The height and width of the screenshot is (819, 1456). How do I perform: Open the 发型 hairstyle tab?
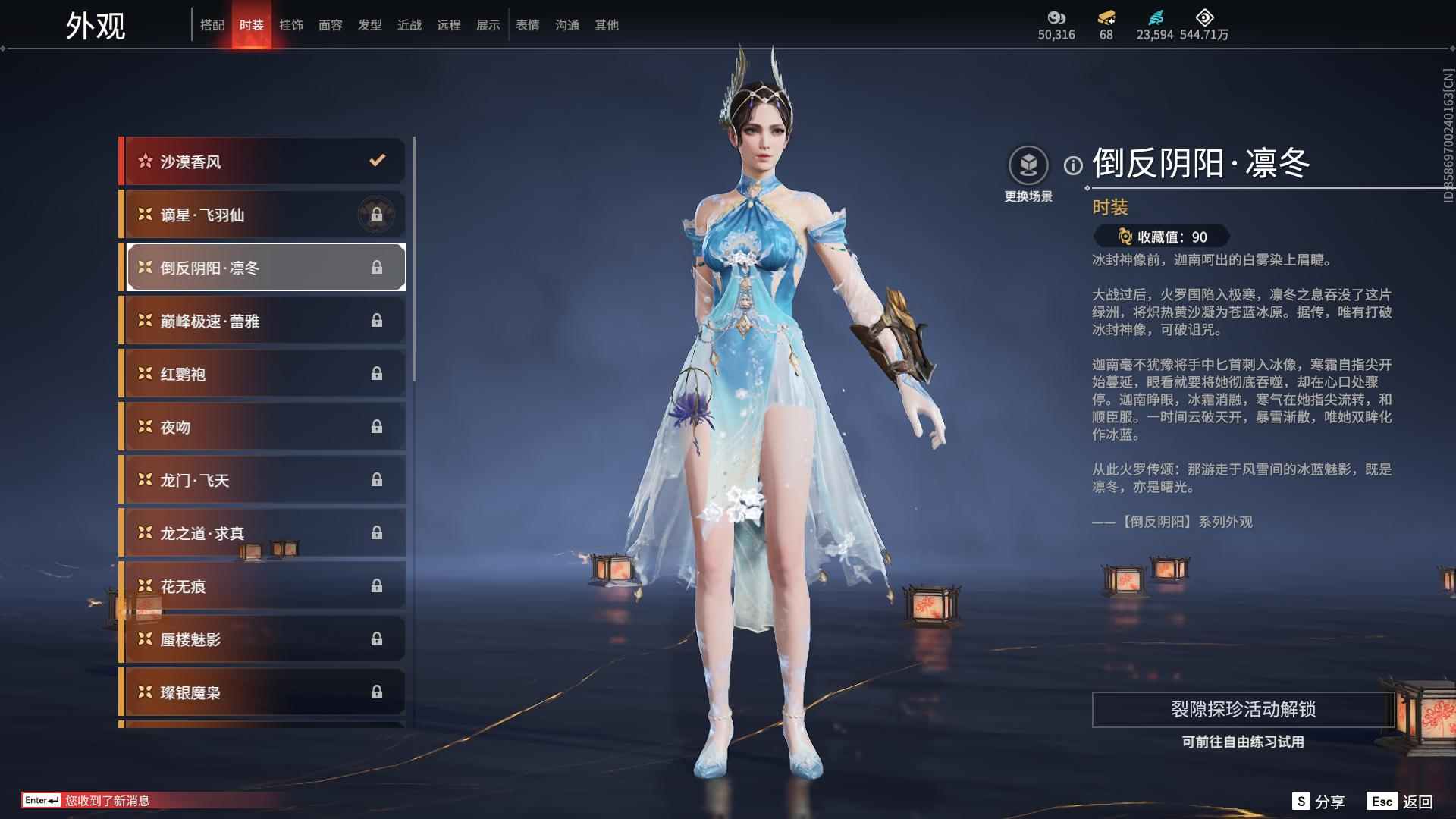369,24
